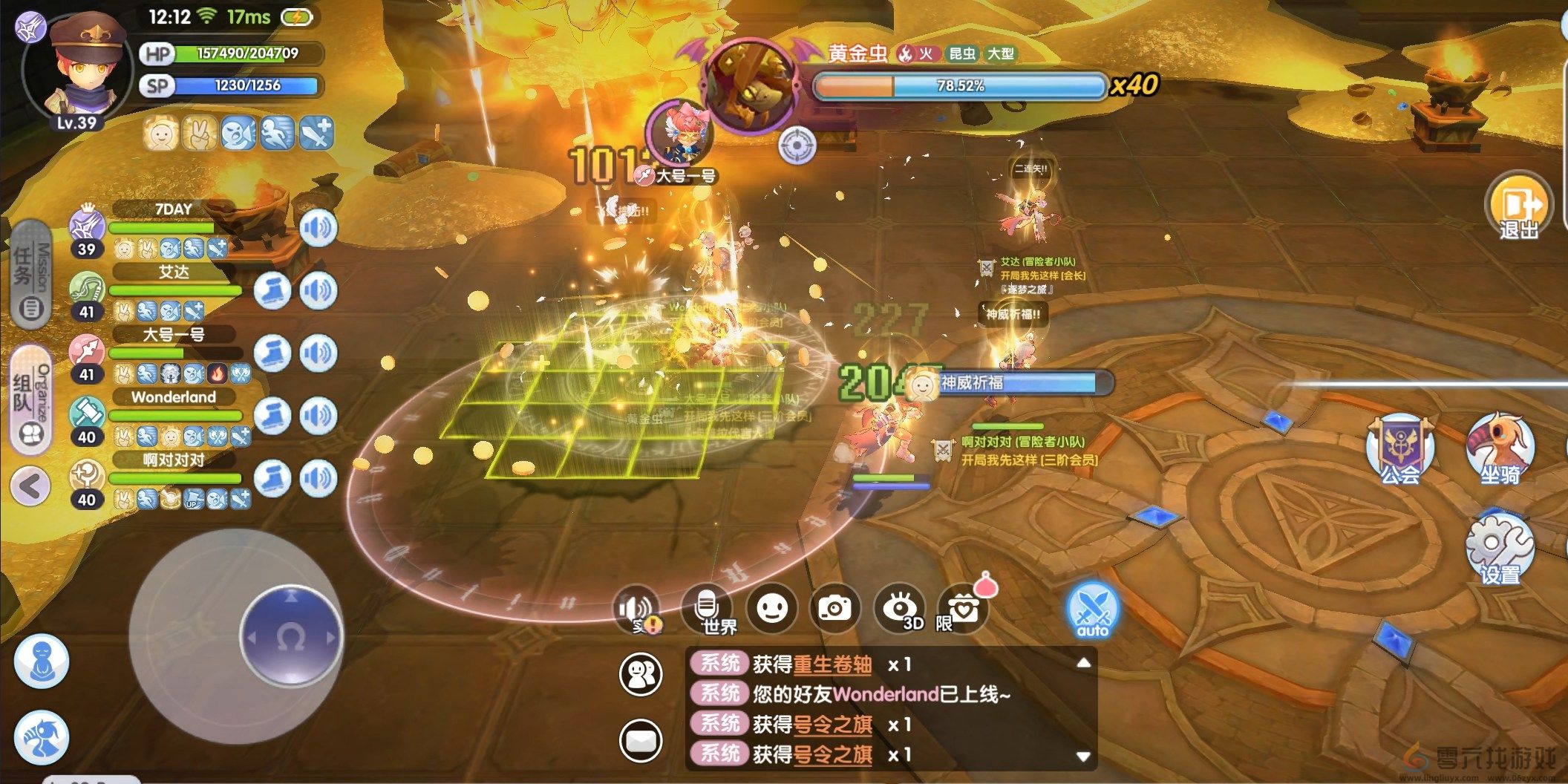Viewport: 1568px width, 784px height.
Task: Open the emoji face button
Action: 771,609
